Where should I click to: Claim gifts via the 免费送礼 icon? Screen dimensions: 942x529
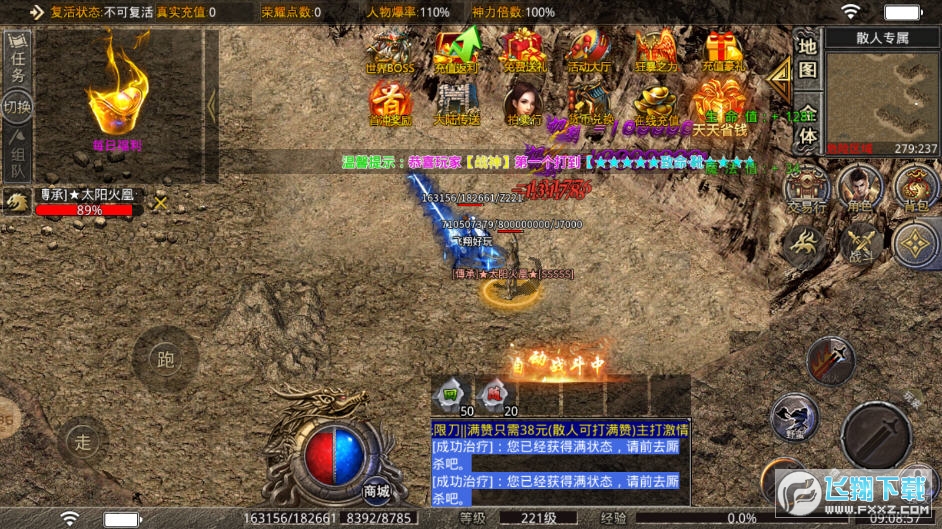tap(522, 50)
